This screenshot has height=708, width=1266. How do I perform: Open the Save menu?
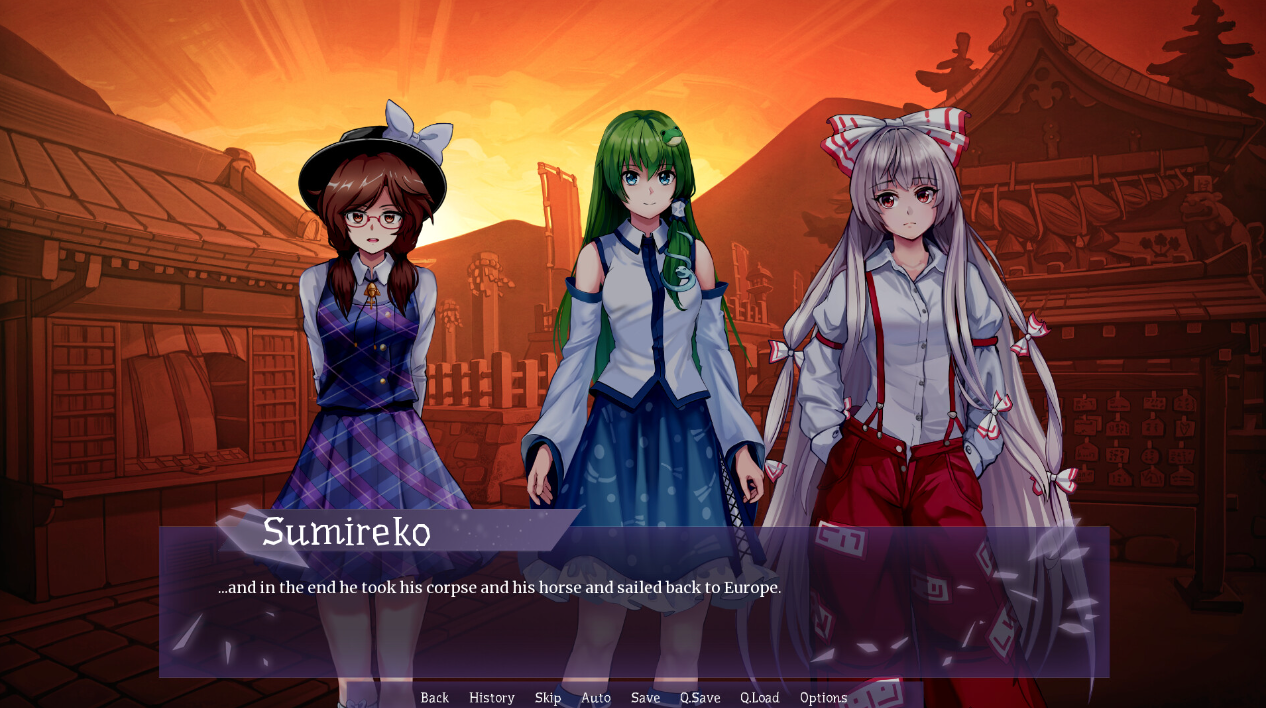tap(645, 697)
